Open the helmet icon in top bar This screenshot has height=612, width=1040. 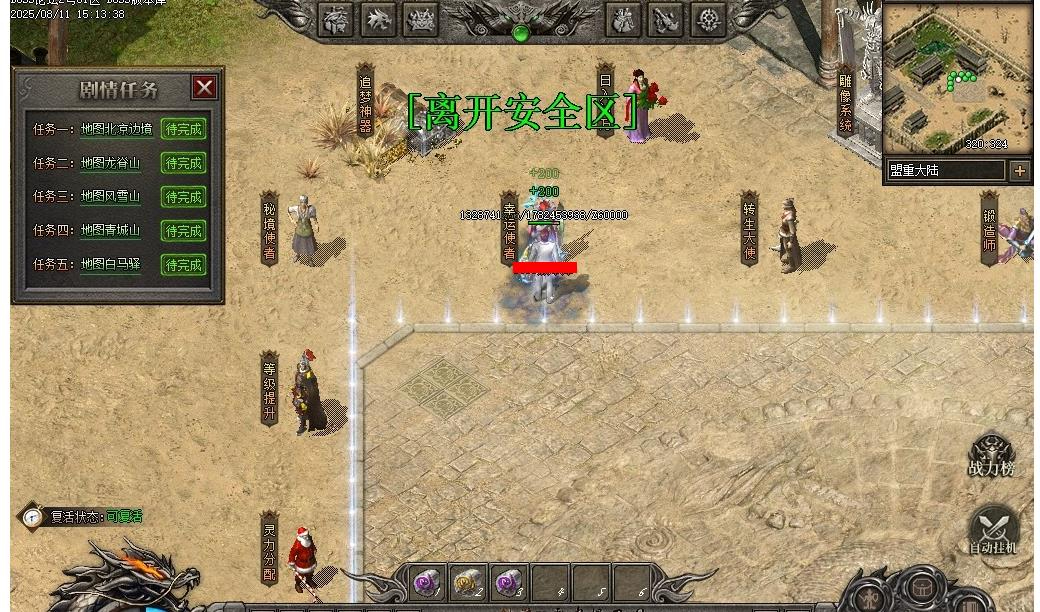[x=336, y=20]
